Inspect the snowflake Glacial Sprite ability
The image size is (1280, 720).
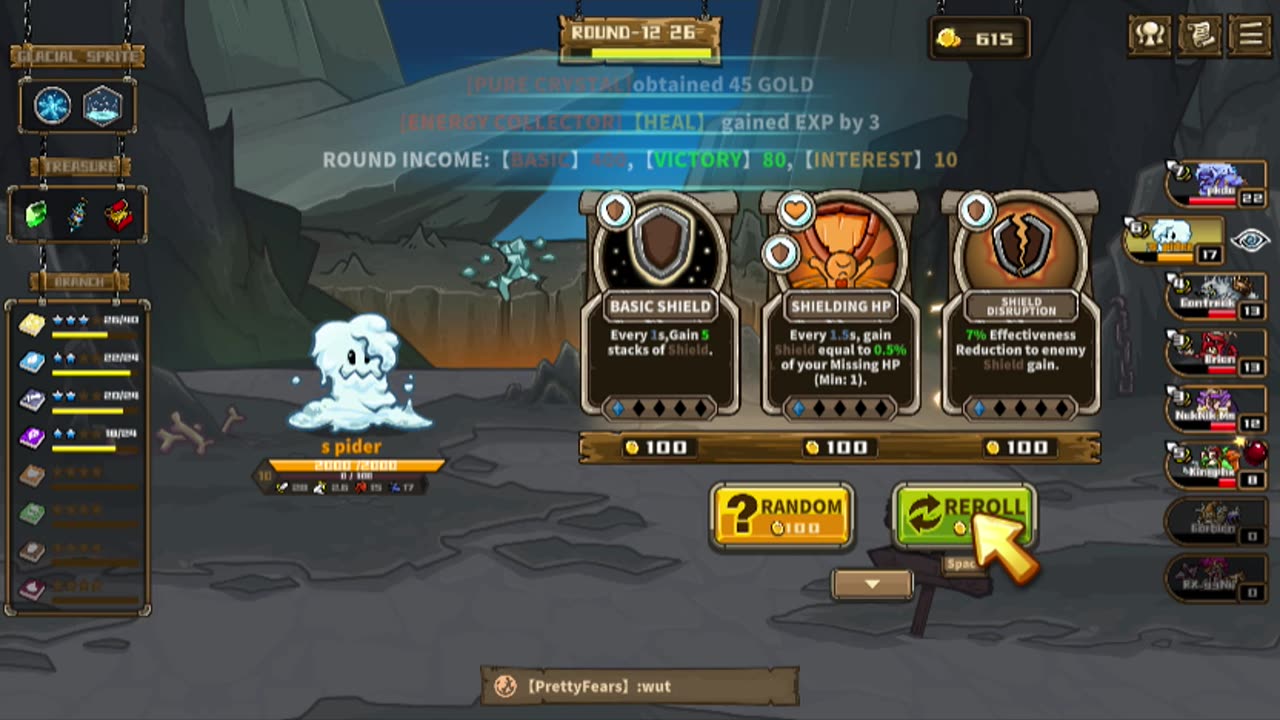point(52,106)
